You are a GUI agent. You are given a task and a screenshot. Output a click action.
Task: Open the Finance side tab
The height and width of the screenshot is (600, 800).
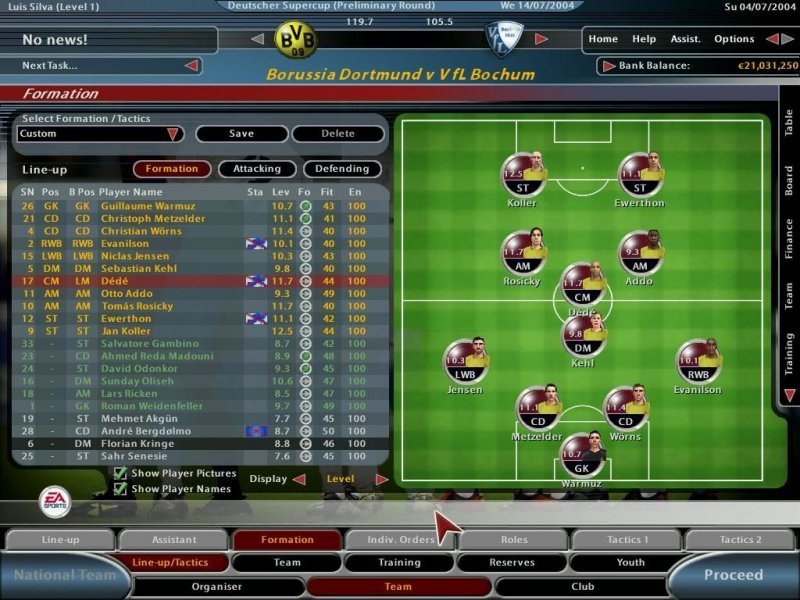tap(788, 238)
